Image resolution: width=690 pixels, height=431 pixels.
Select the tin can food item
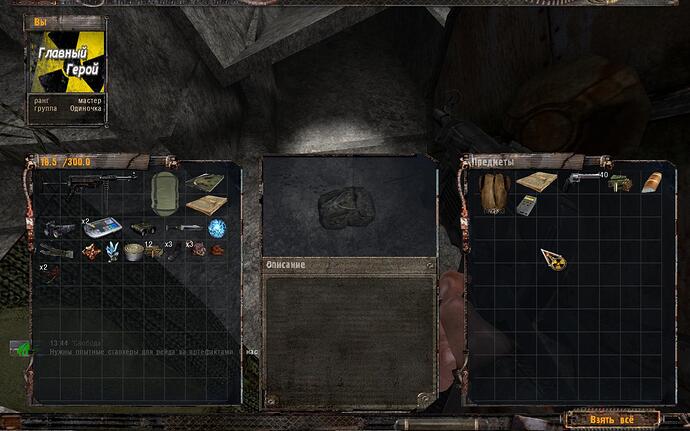click(131, 252)
